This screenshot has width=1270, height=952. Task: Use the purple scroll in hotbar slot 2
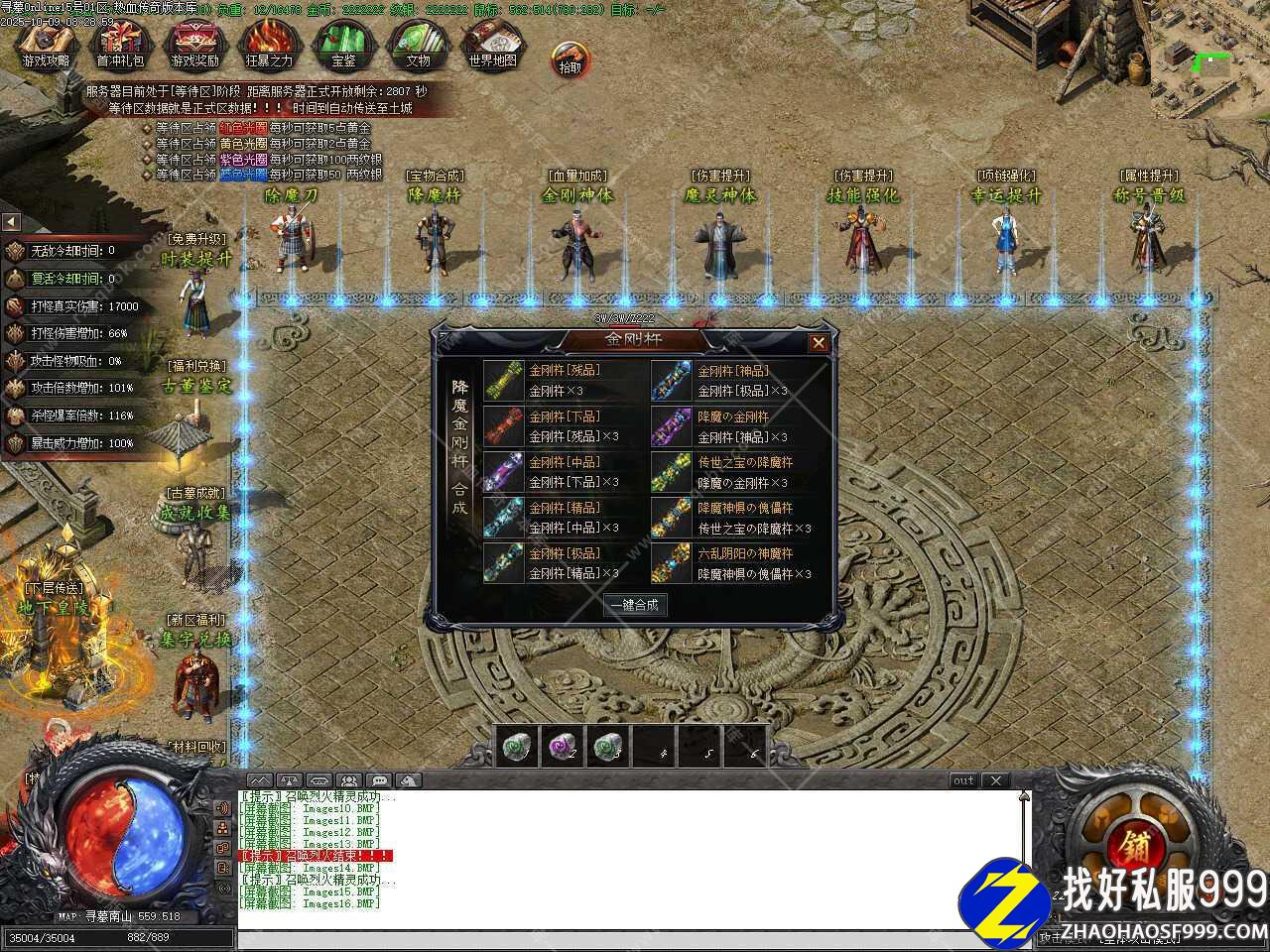tap(563, 746)
